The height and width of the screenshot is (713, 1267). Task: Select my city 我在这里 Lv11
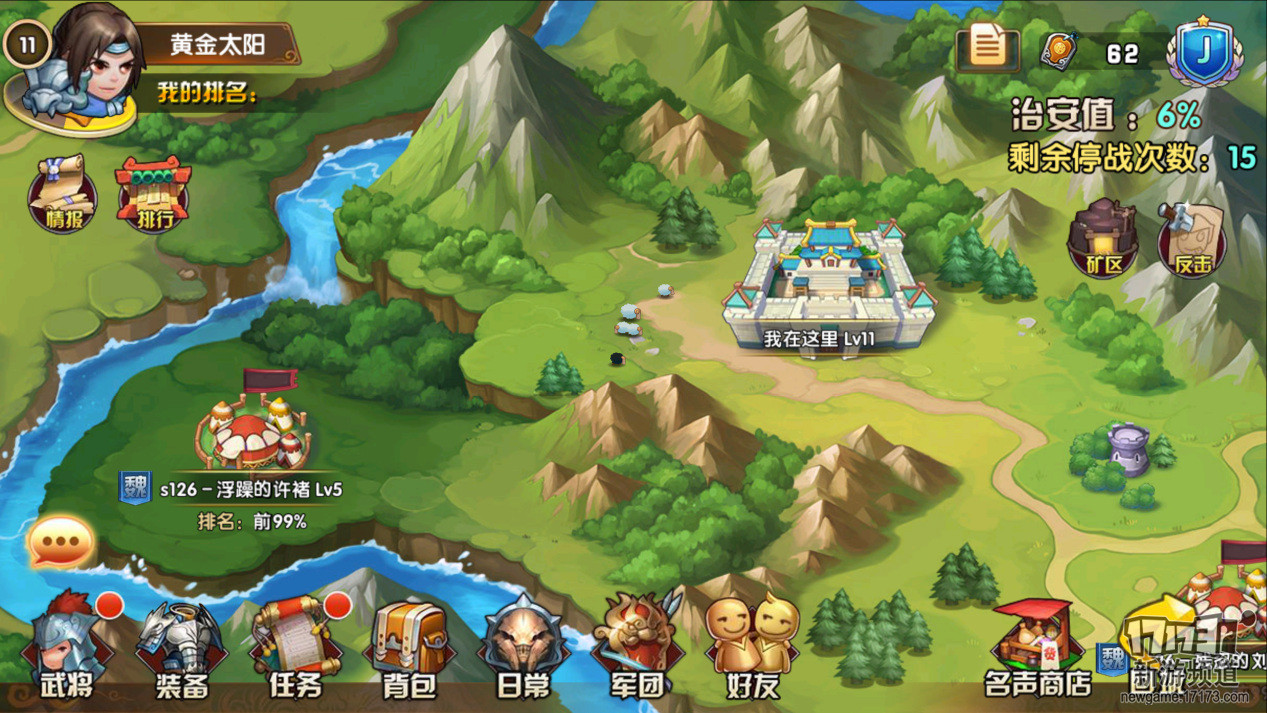[831, 283]
